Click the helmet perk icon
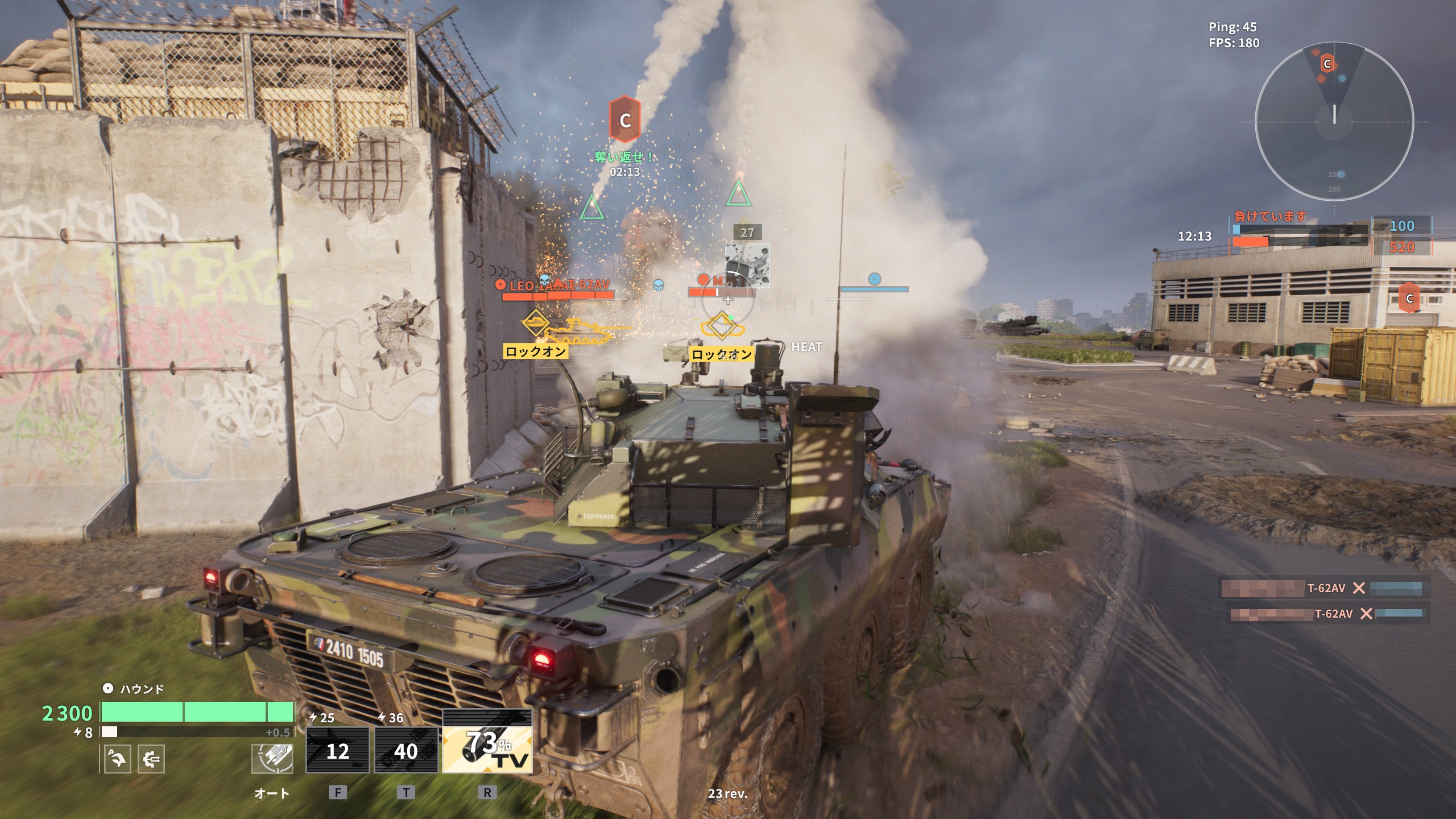Image resolution: width=1456 pixels, height=819 pixels. click(x=118, y=759)
